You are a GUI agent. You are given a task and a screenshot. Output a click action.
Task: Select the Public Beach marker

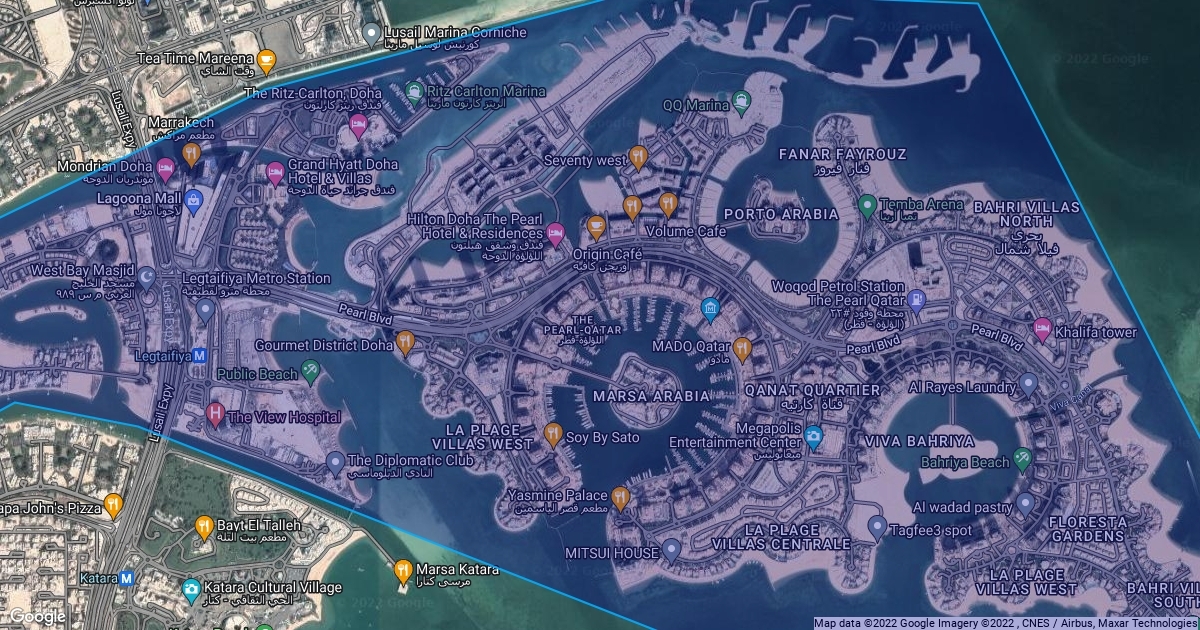(311, 372)
